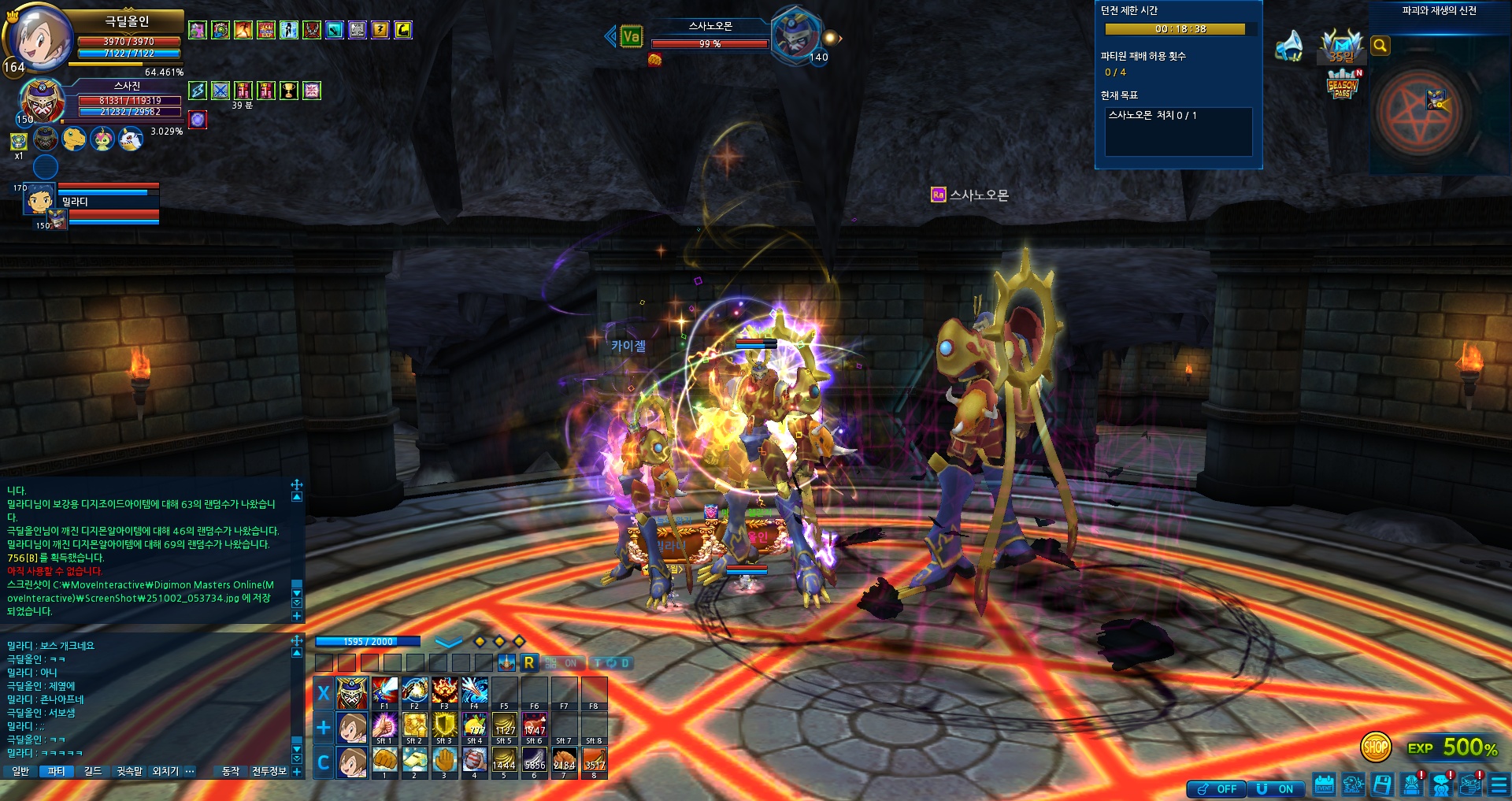
Task: Switch chat to the 길드 tab
Action: (93, 771)
